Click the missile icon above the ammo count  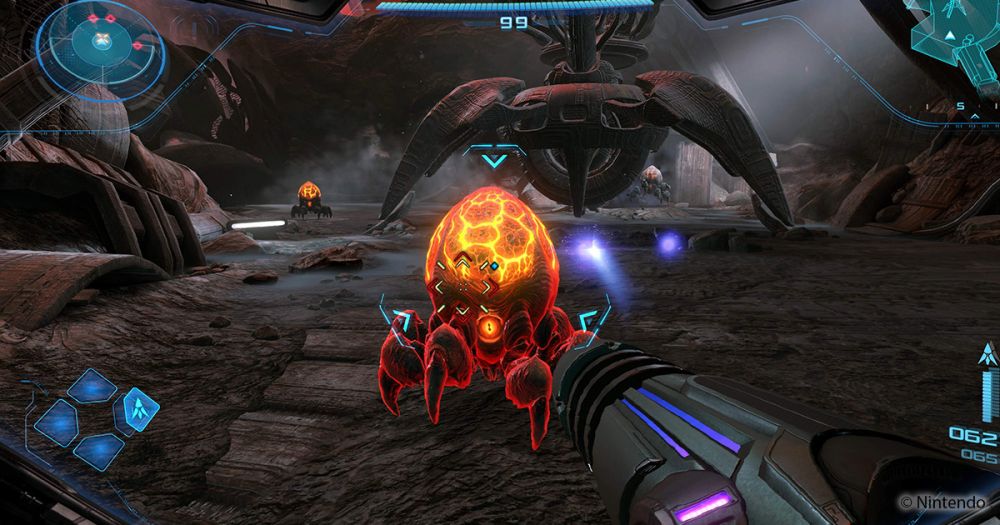[986, 355]
